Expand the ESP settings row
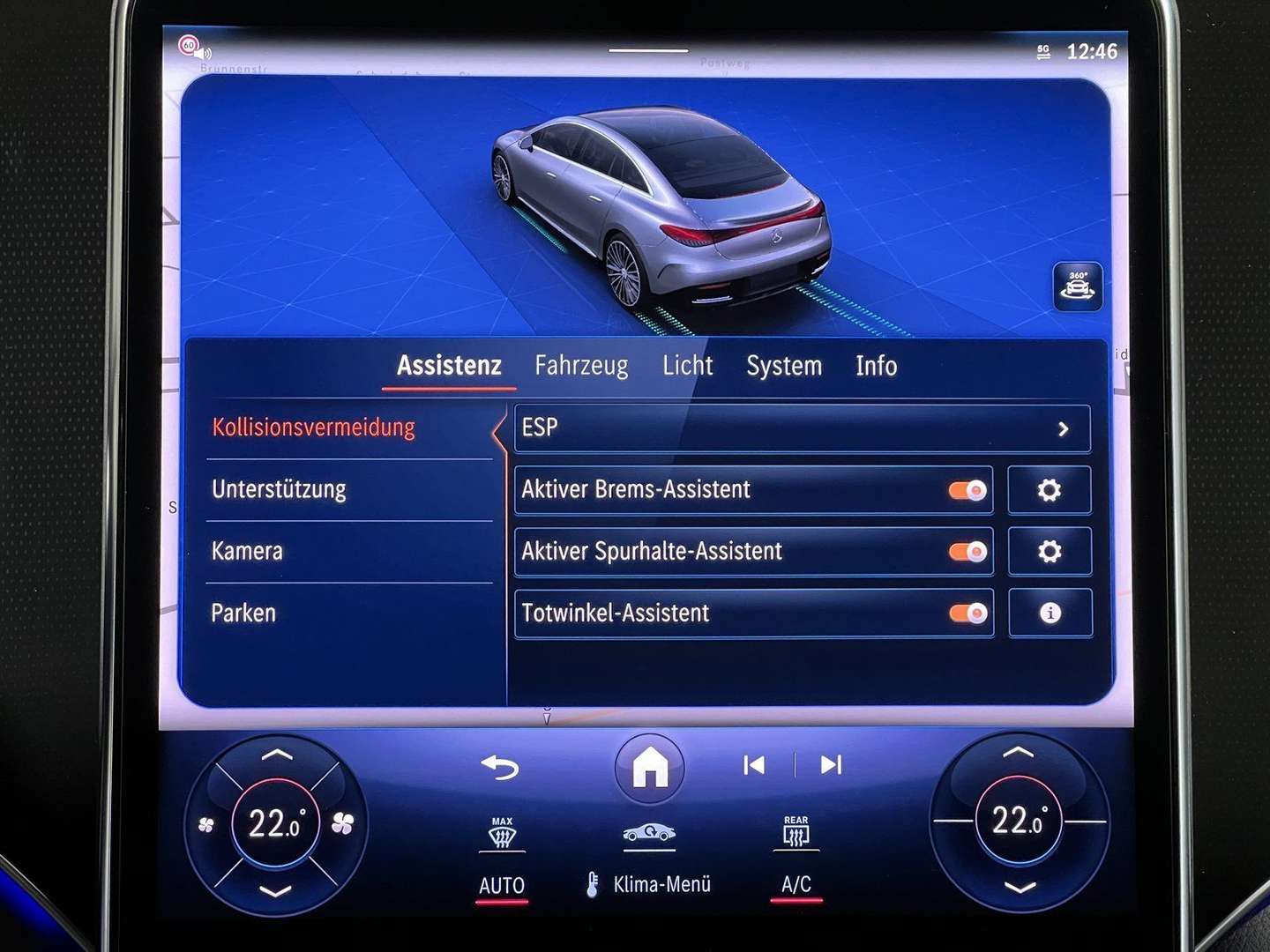Viewport: 1270px width, 952px height. pos(803,429)
